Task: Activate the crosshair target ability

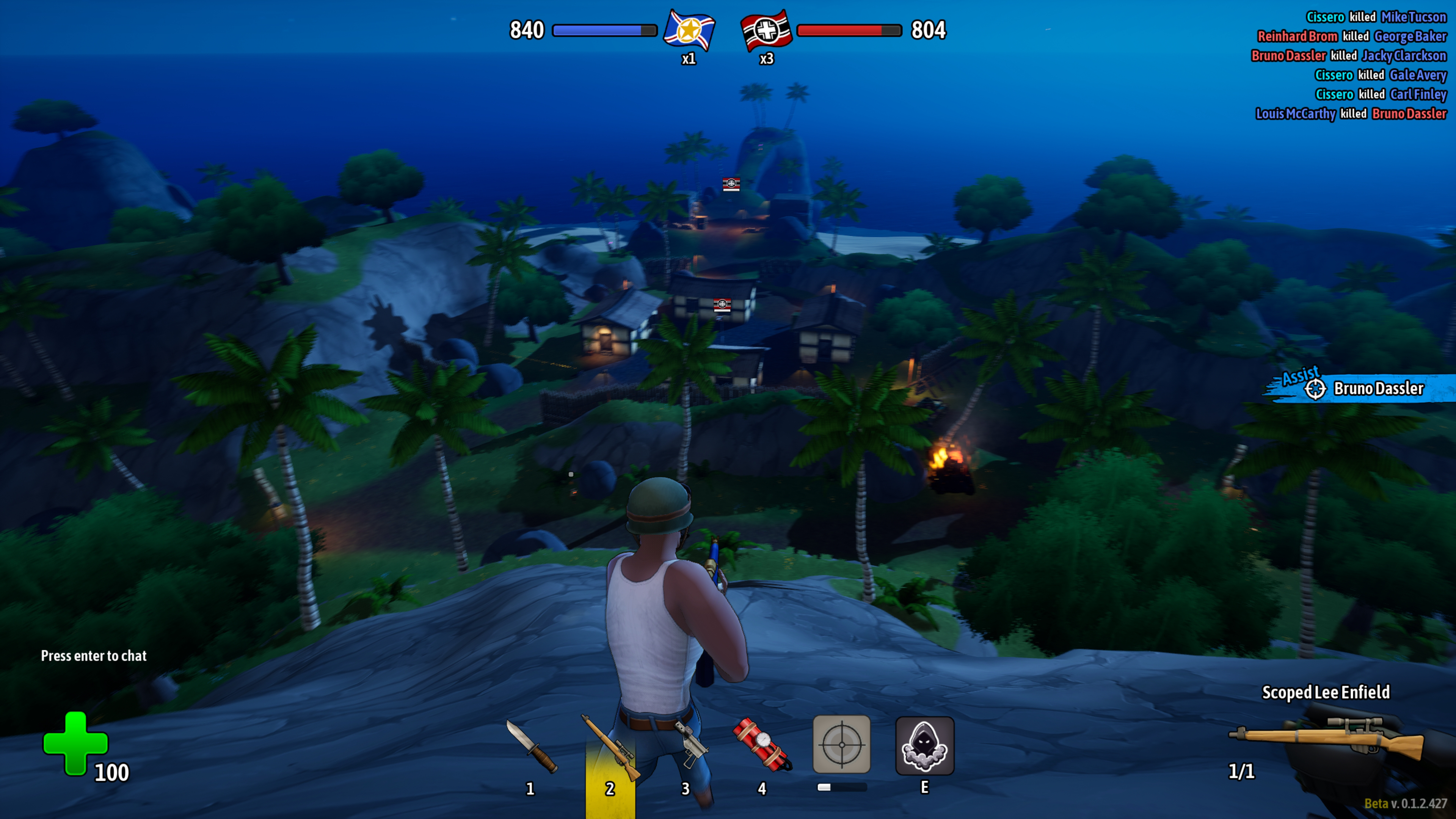Action: tap(842, 744)
